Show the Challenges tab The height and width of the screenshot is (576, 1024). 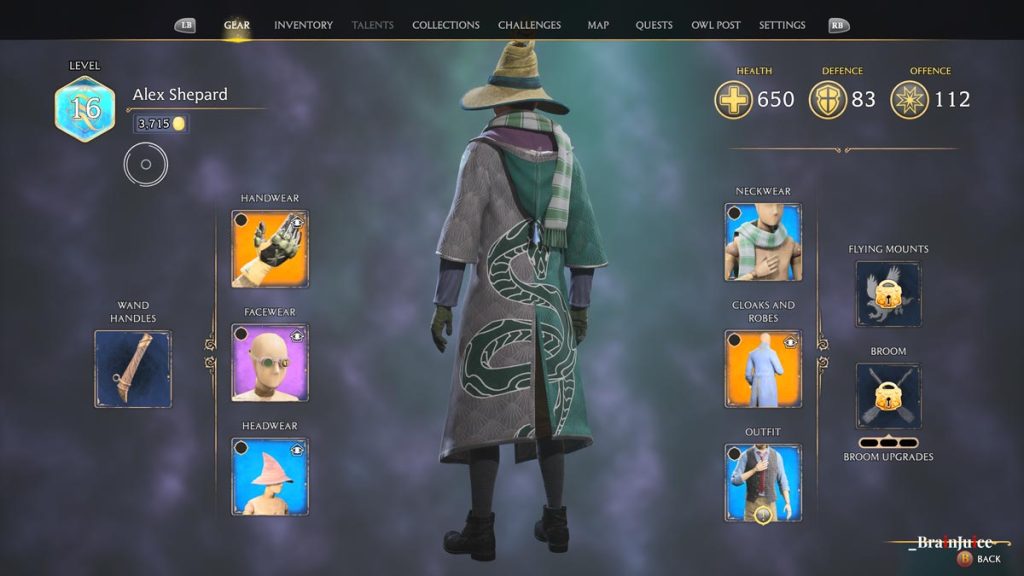tap(529, 25)
